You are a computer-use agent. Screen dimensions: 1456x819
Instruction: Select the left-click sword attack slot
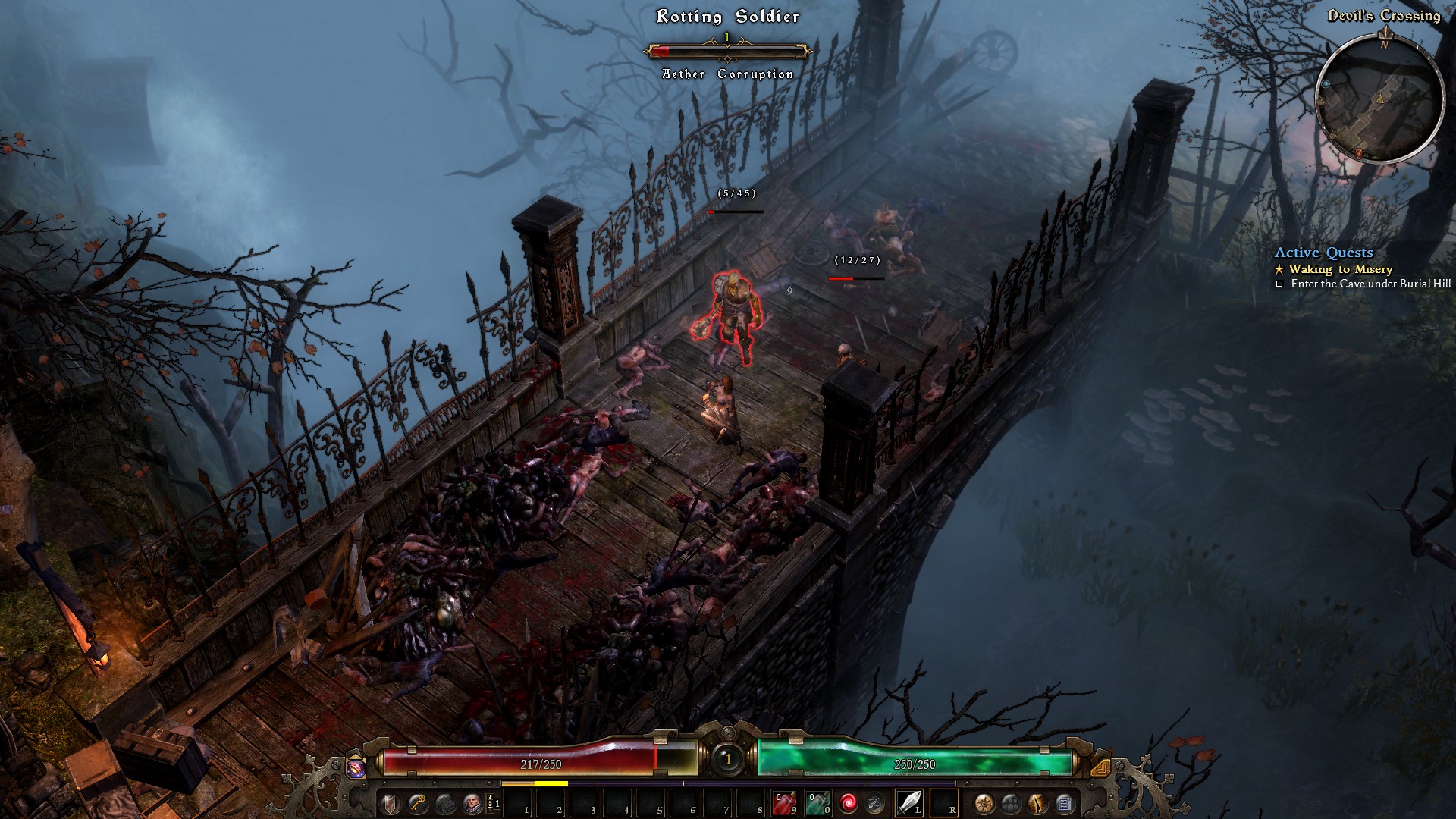tap(908, 802)
